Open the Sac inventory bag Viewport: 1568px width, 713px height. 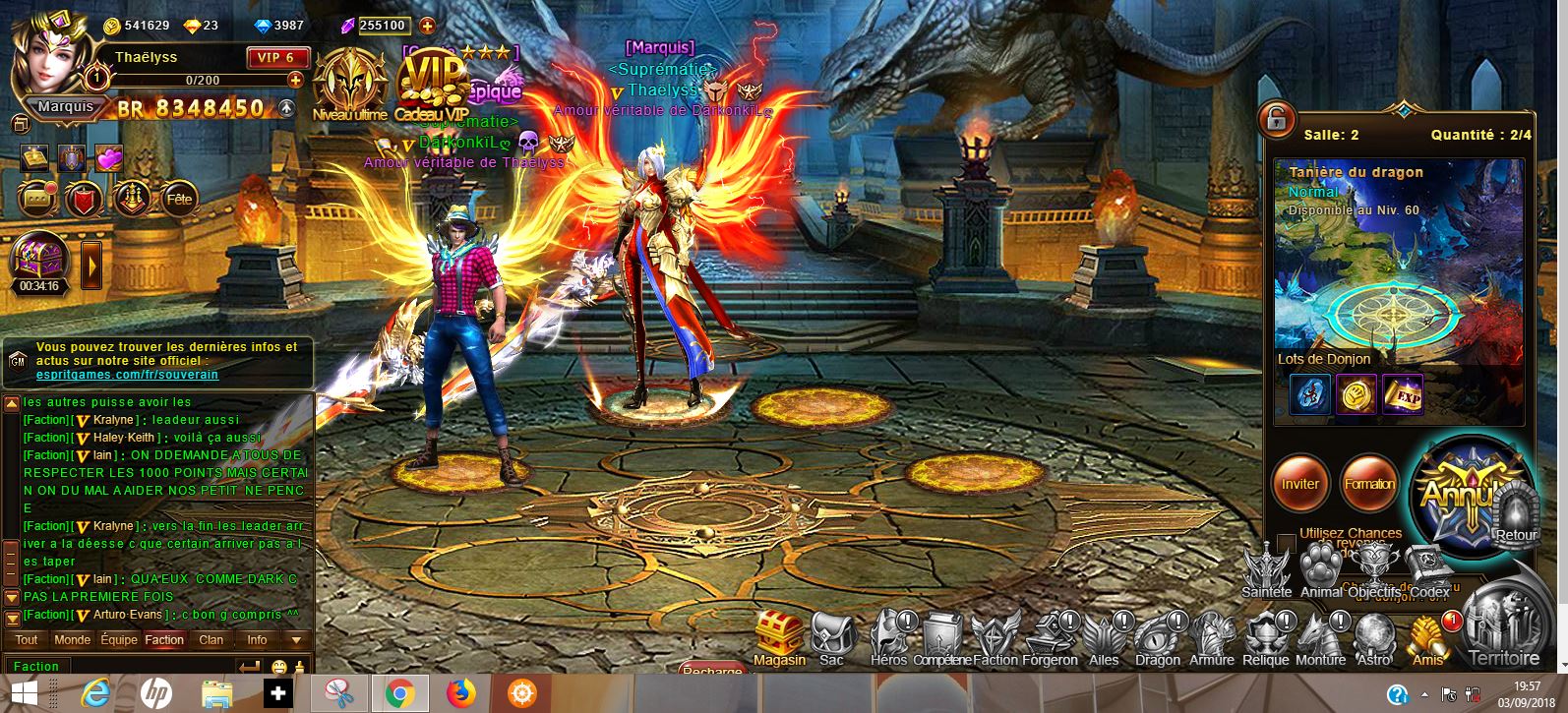pyautogui.click(x=832, y=635)
